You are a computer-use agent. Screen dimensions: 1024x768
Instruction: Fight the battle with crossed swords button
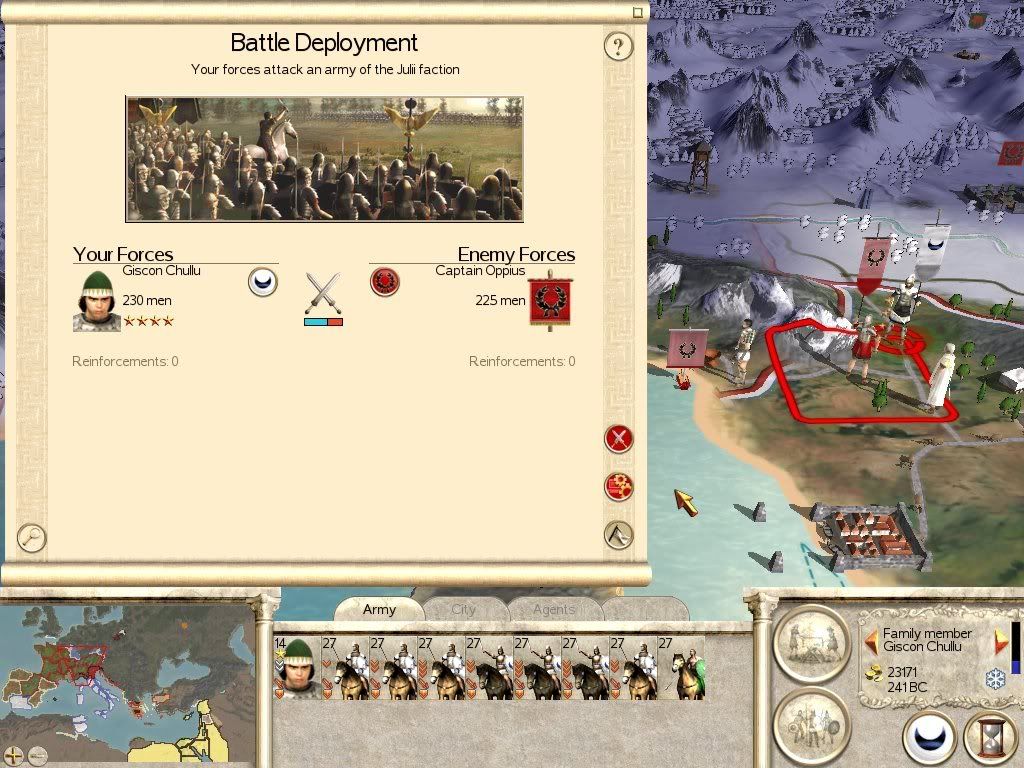[x=619, y=438]
